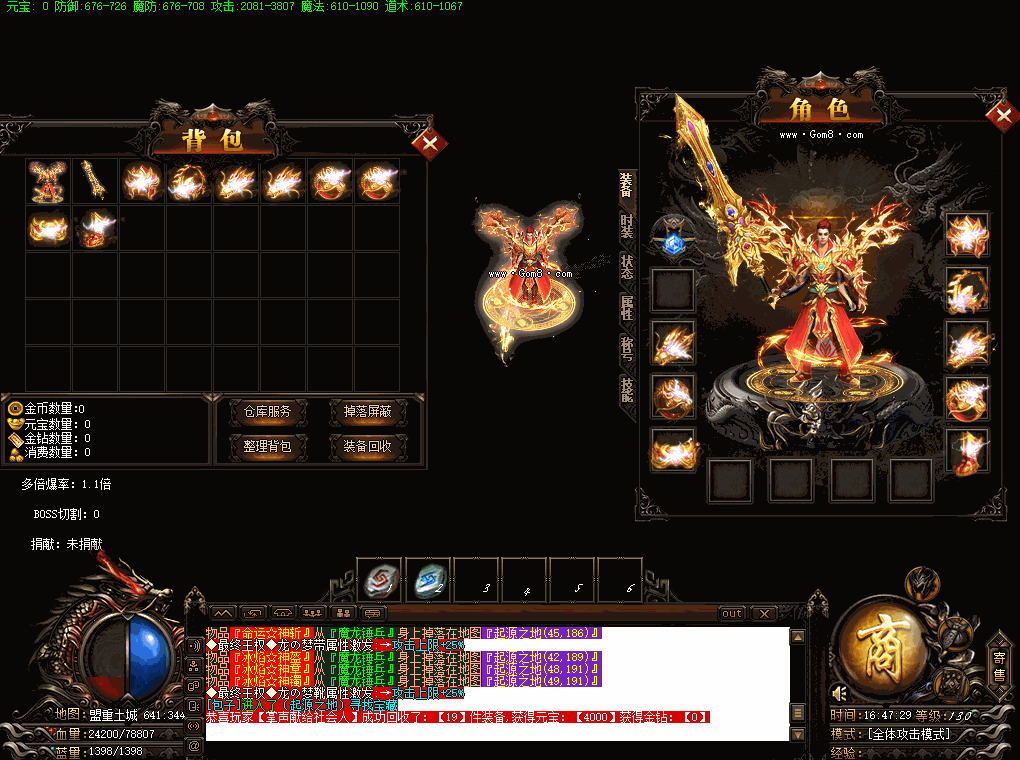Open 仓库服务 warehouse service
Image resolution: width=1020 pixels, height=760 pixels.
[x=267, y=411]
